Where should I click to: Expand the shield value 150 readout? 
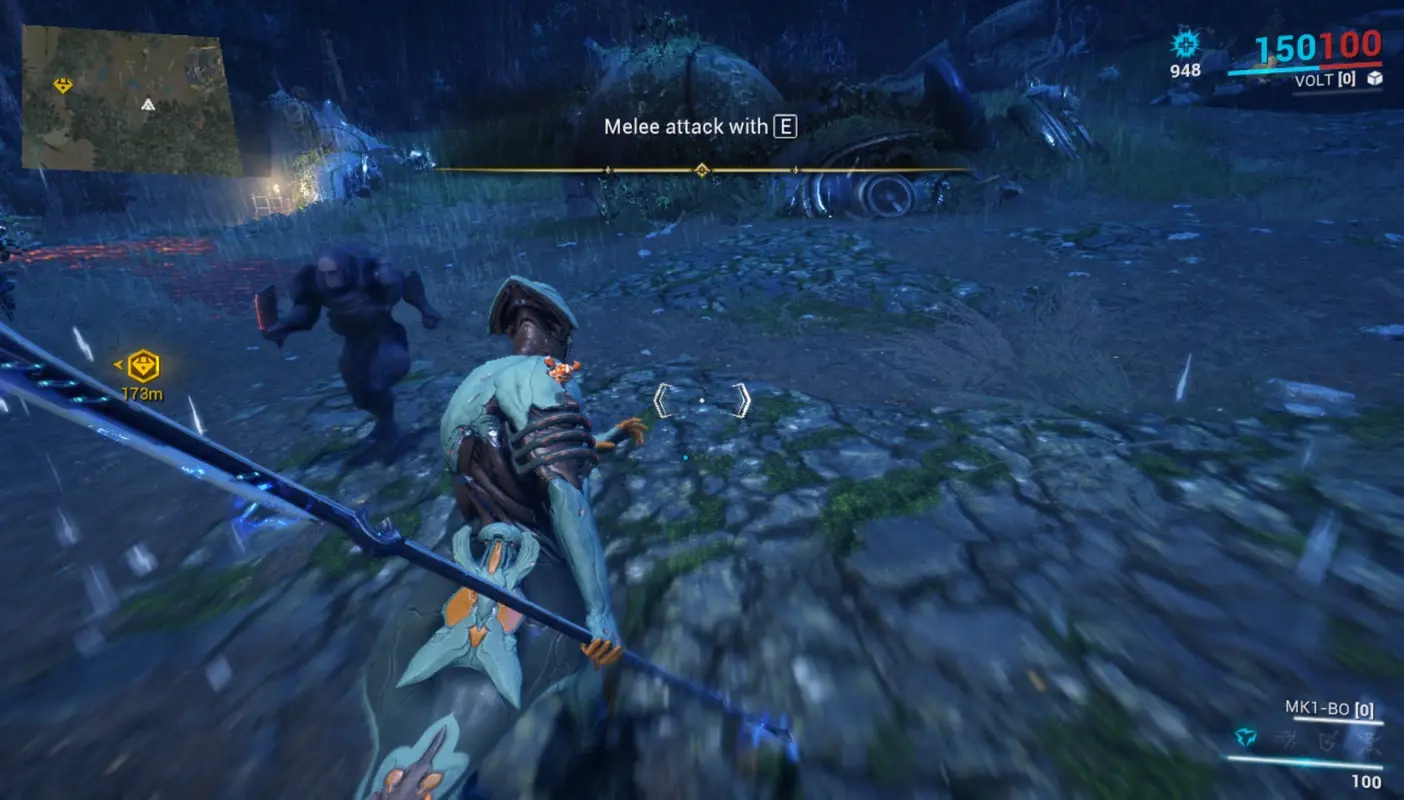tap(1287, 47)
